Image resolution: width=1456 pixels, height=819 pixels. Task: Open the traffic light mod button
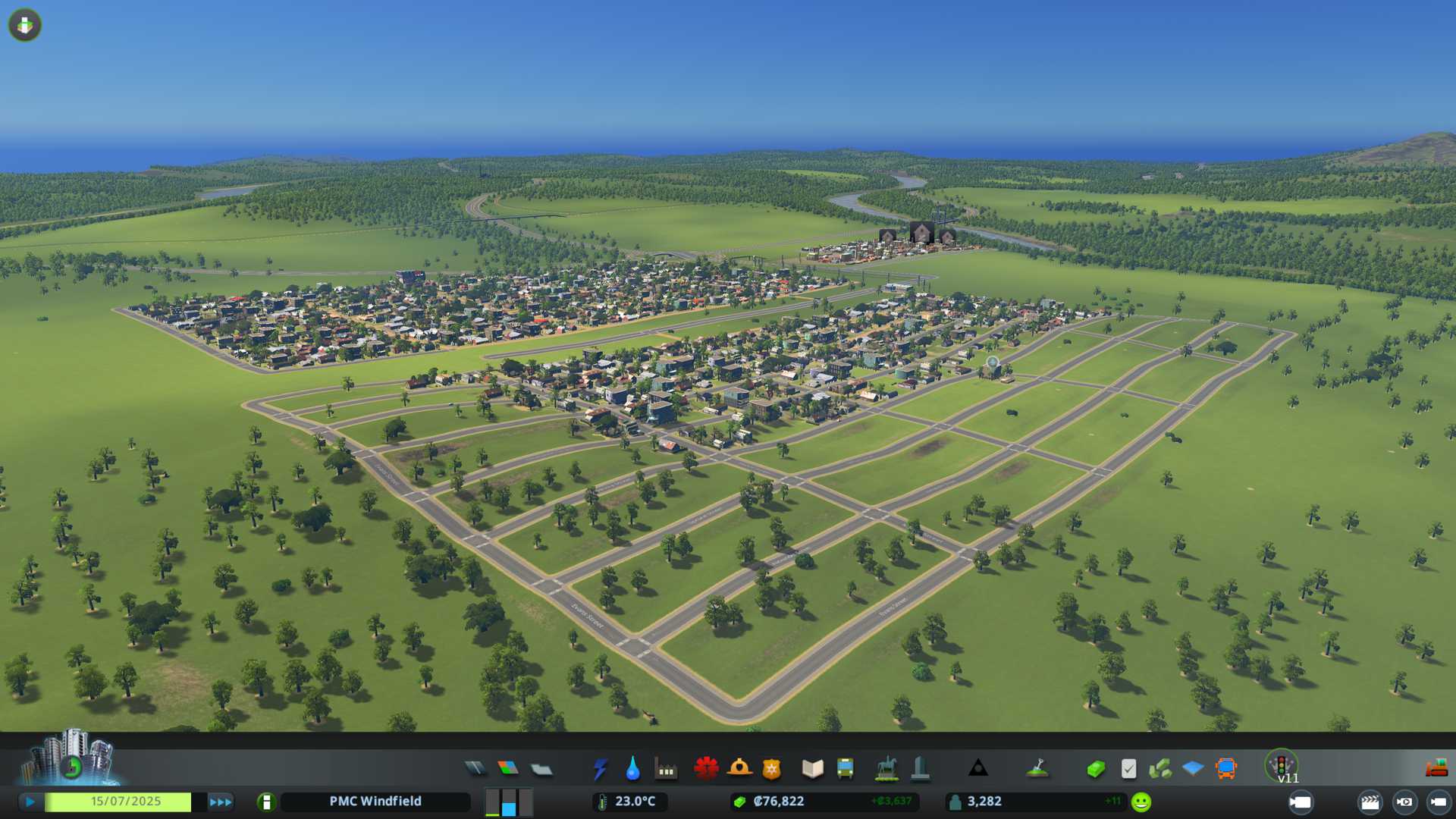[x=1281, y=764]
